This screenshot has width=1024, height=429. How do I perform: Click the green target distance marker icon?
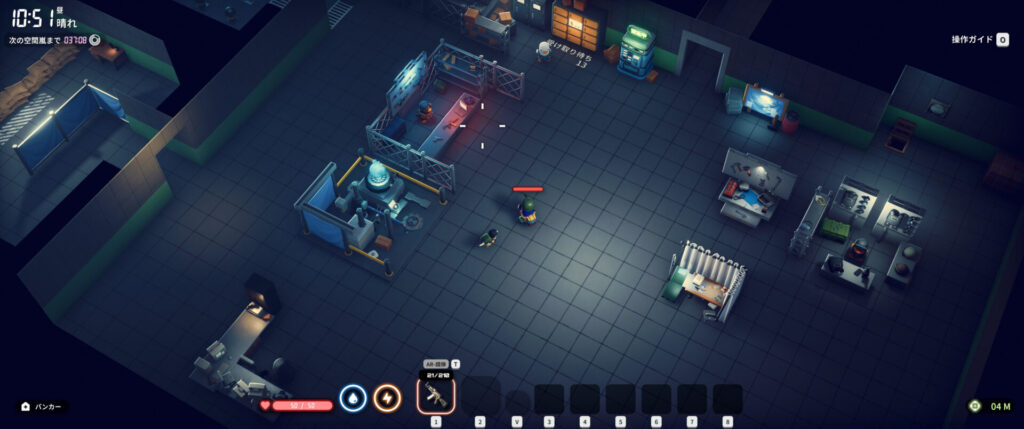pyautogui.click(x=975, y=406)
